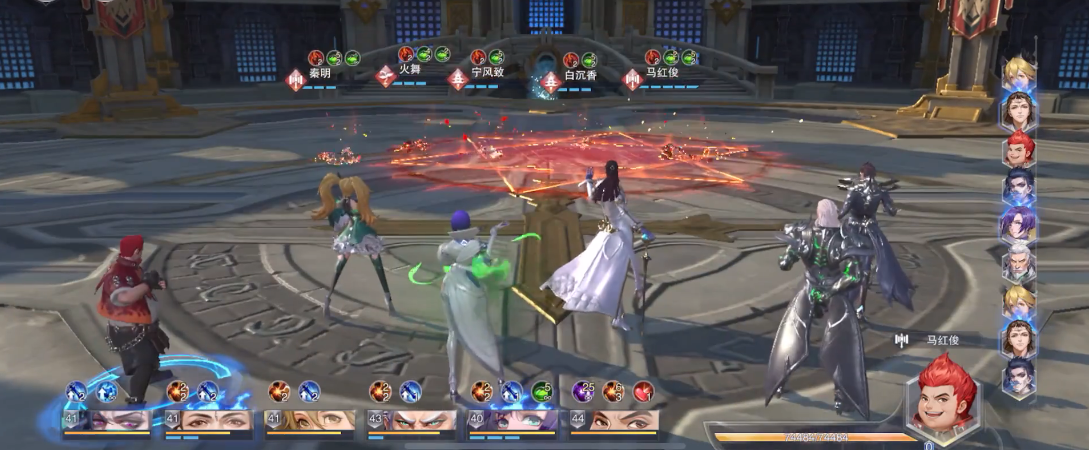Viewport: 1089px width, 450px height.
Task: Check the red heart status icon
Action: [x=645, y=391]
